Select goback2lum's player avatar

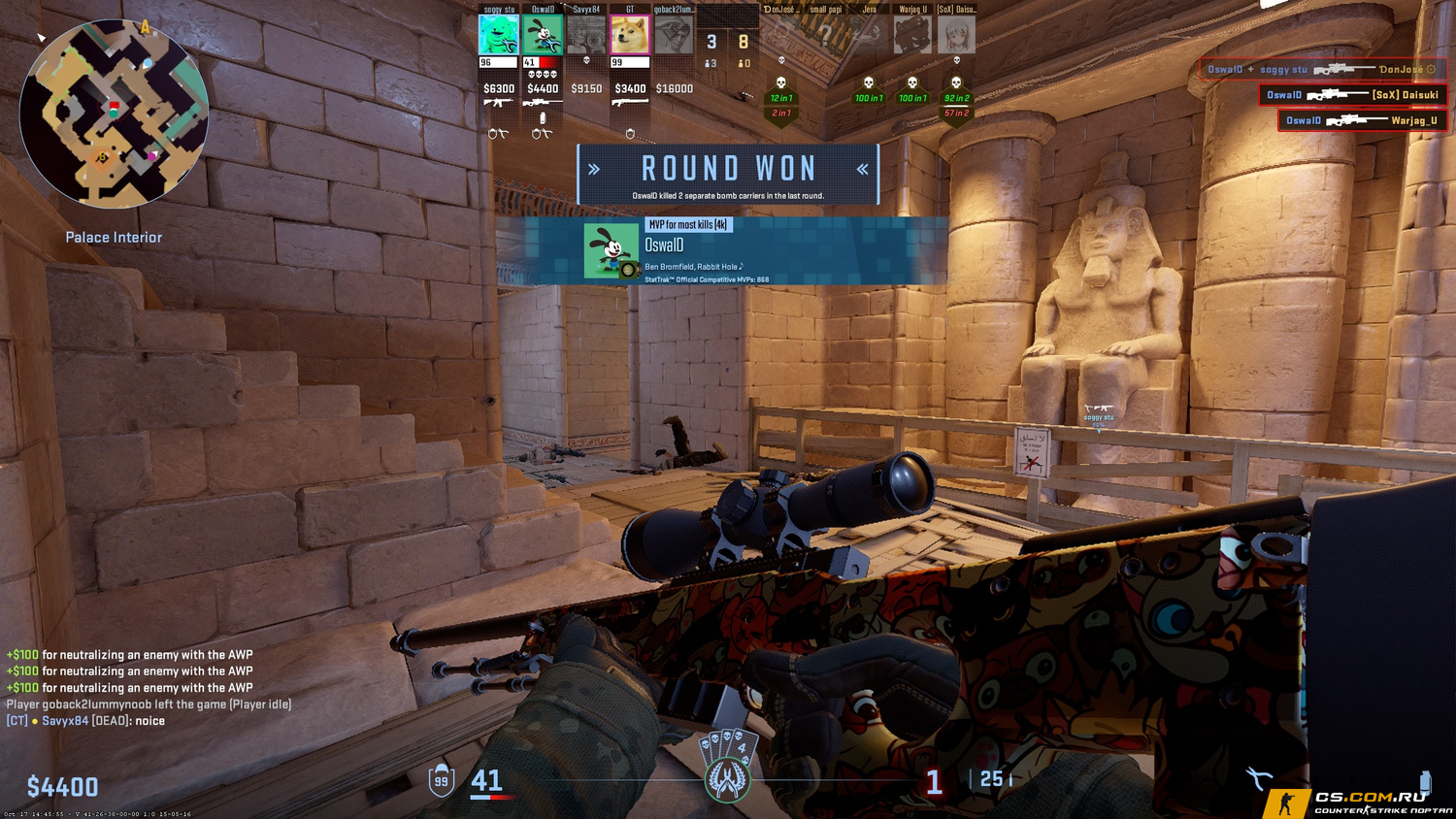coord(674,35)
